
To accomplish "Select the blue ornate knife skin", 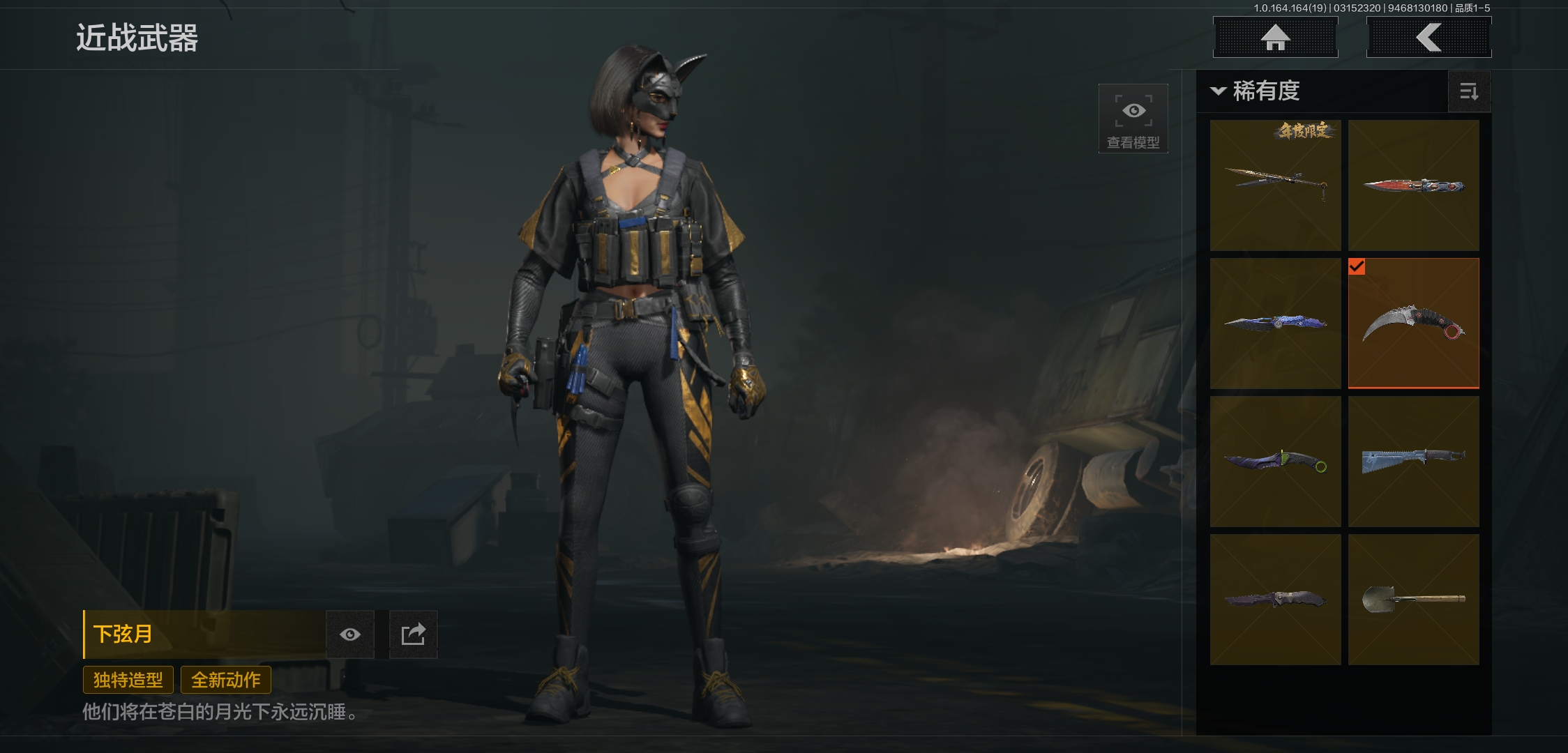I will coord(1275,324).
